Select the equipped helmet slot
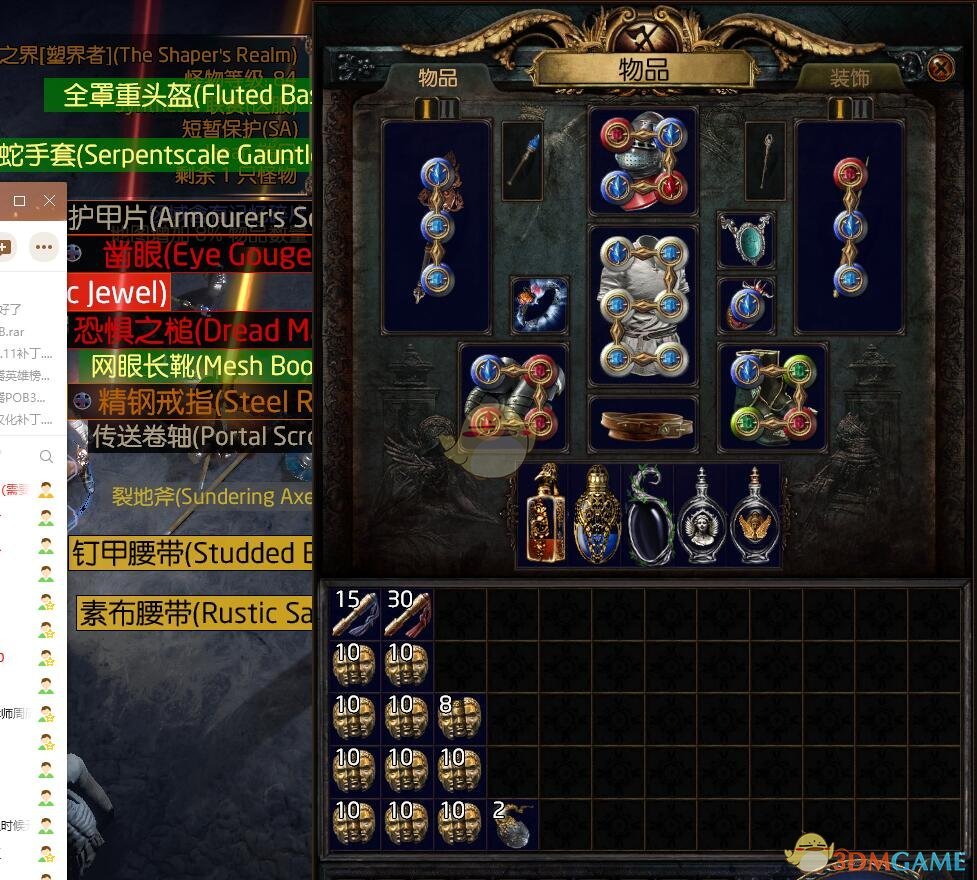This screenshot has height=880, width=977. click(x=643, y=162)
